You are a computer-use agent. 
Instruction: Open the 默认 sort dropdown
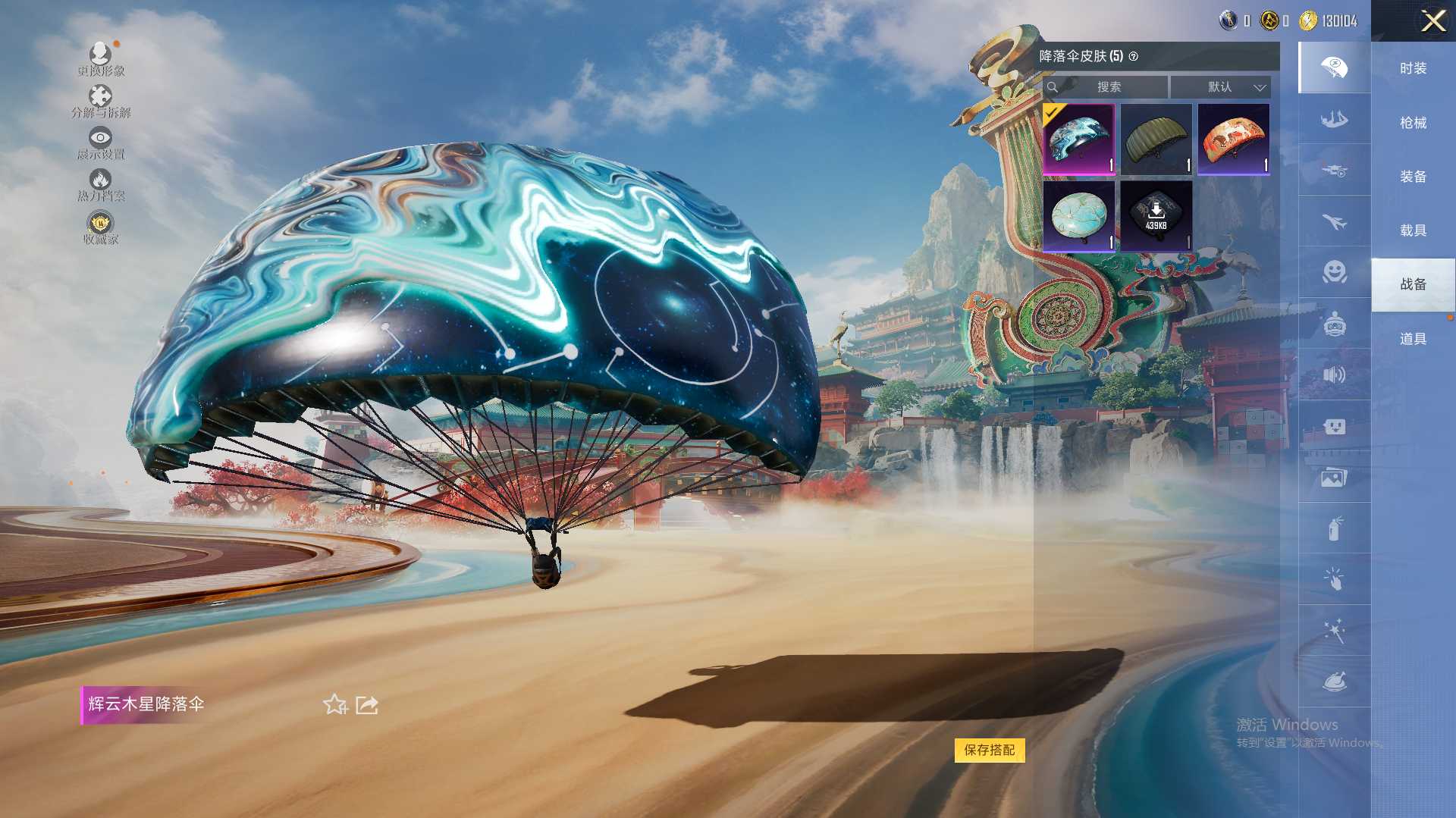click(x=1220, y=87)
